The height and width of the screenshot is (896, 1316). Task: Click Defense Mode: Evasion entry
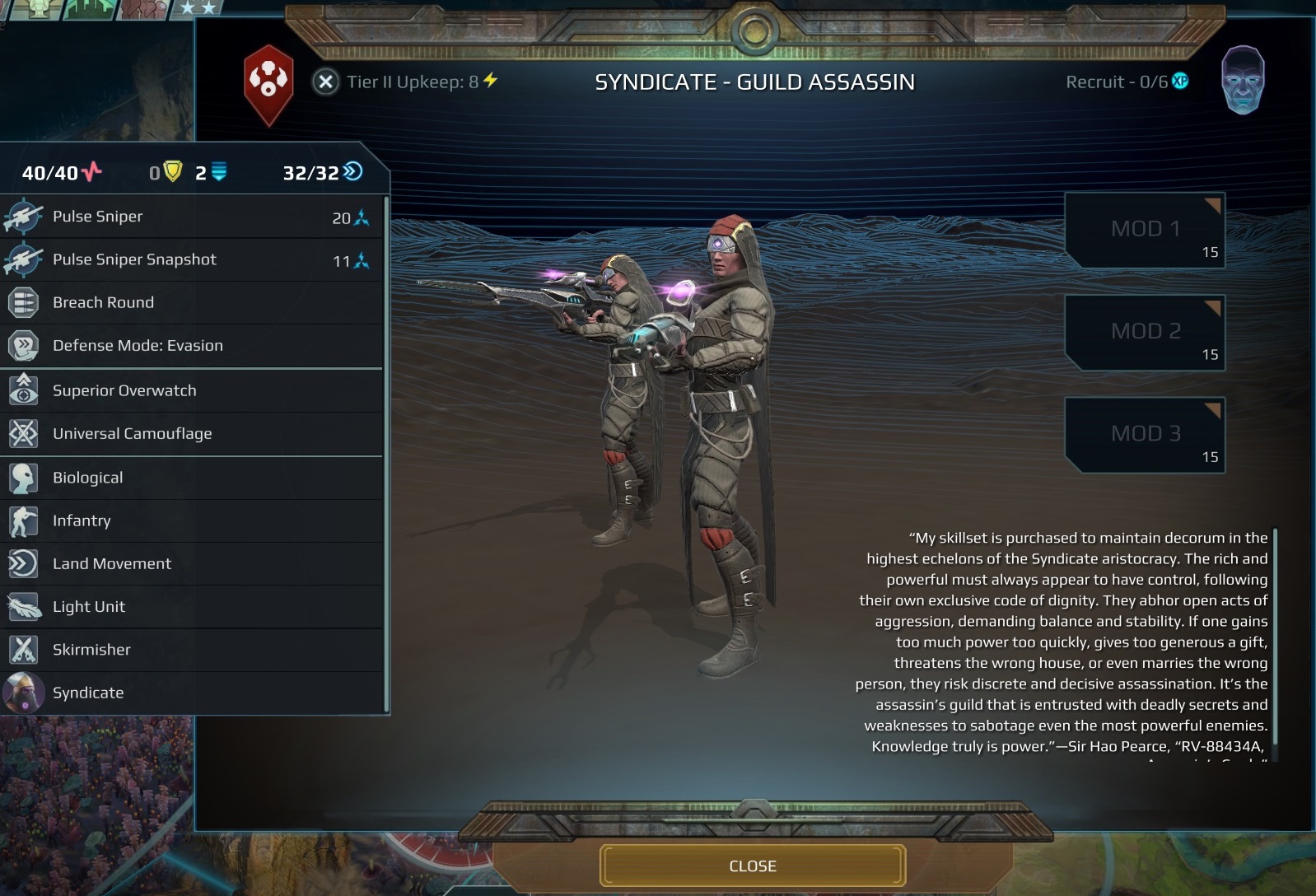(192, 346)
